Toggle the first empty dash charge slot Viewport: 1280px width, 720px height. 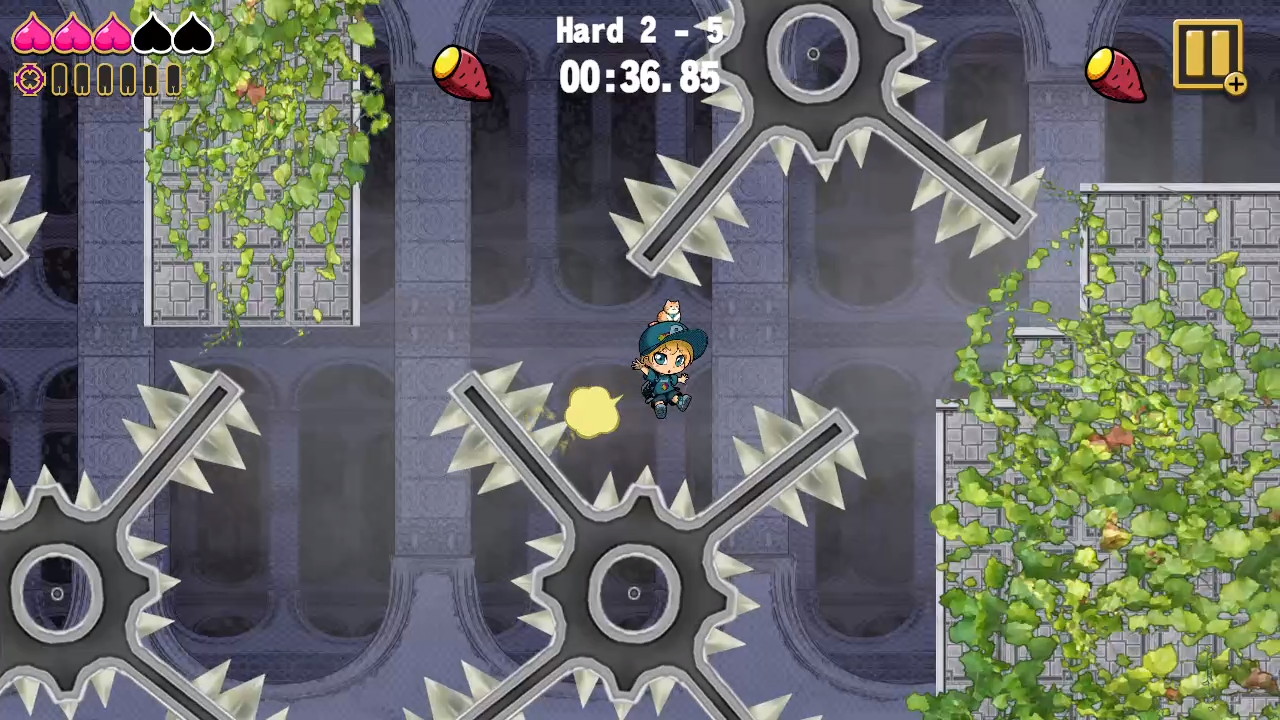pyautogui.click(x=60, y=80)
